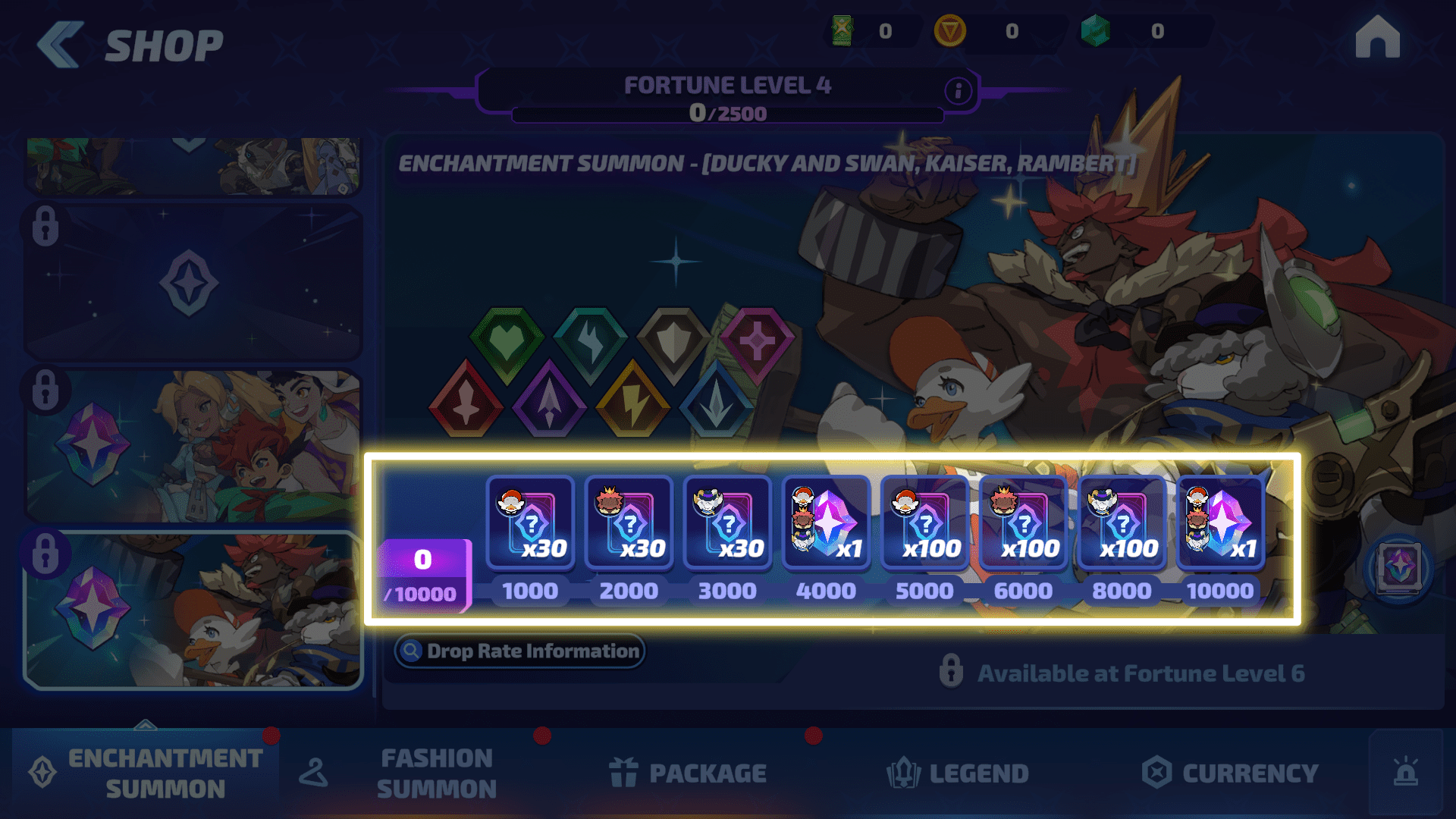Click the siren alert button
The height and width of the screenshot is (819, 1456).
pos(1405,773)
